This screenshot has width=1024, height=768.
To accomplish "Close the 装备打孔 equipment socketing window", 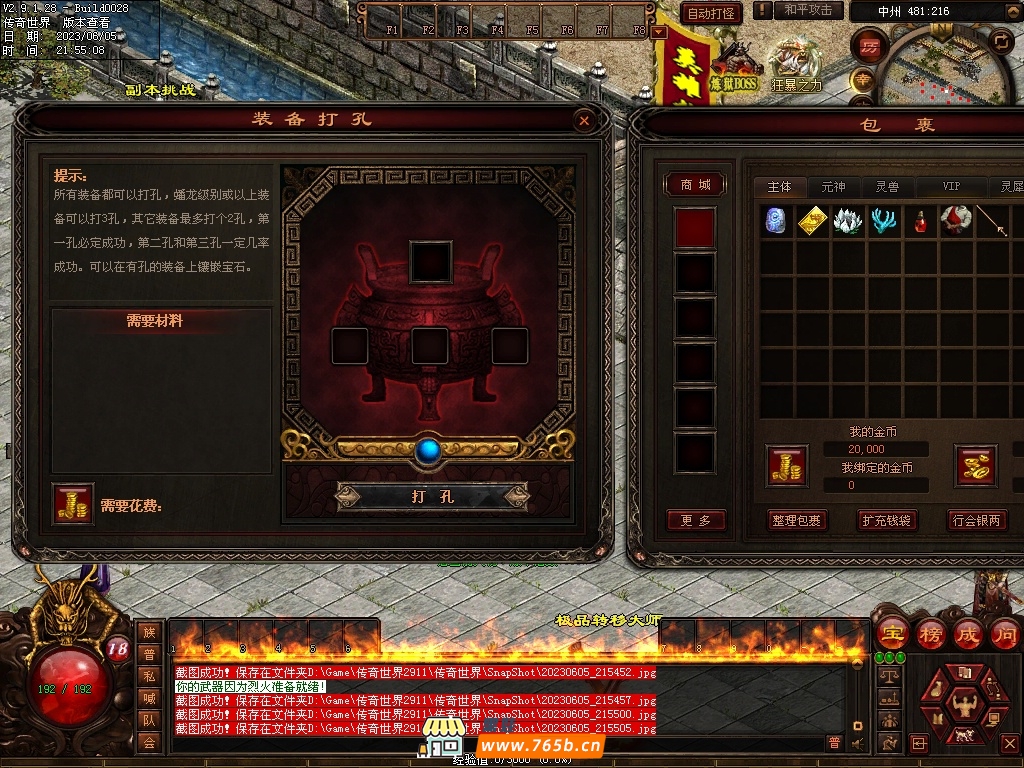I will [x=584, y=121].
